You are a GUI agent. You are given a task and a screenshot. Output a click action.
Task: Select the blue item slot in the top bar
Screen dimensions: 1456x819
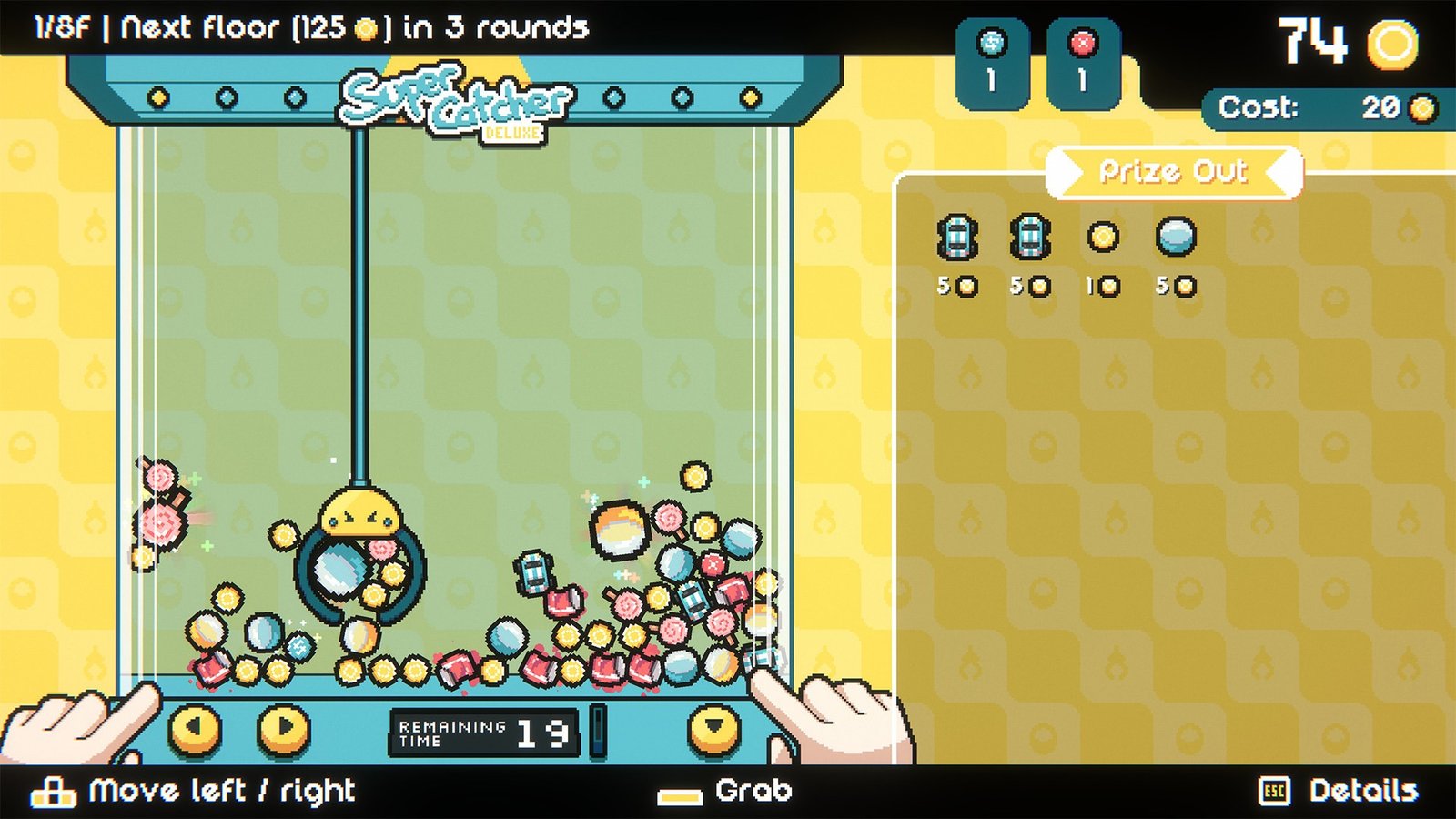pos(992,62)
